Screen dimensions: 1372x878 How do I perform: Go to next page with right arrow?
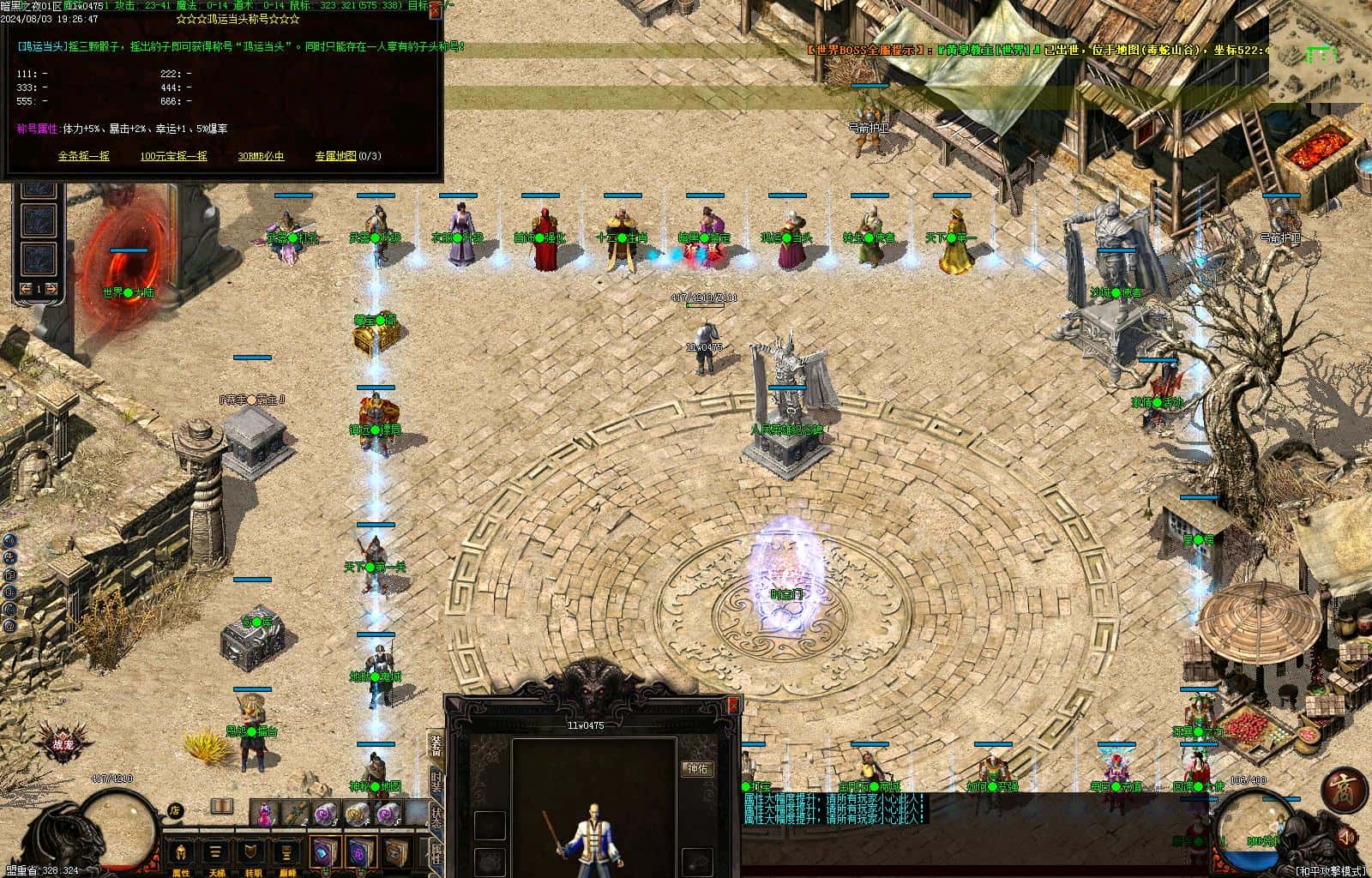[x=51, y=289]
